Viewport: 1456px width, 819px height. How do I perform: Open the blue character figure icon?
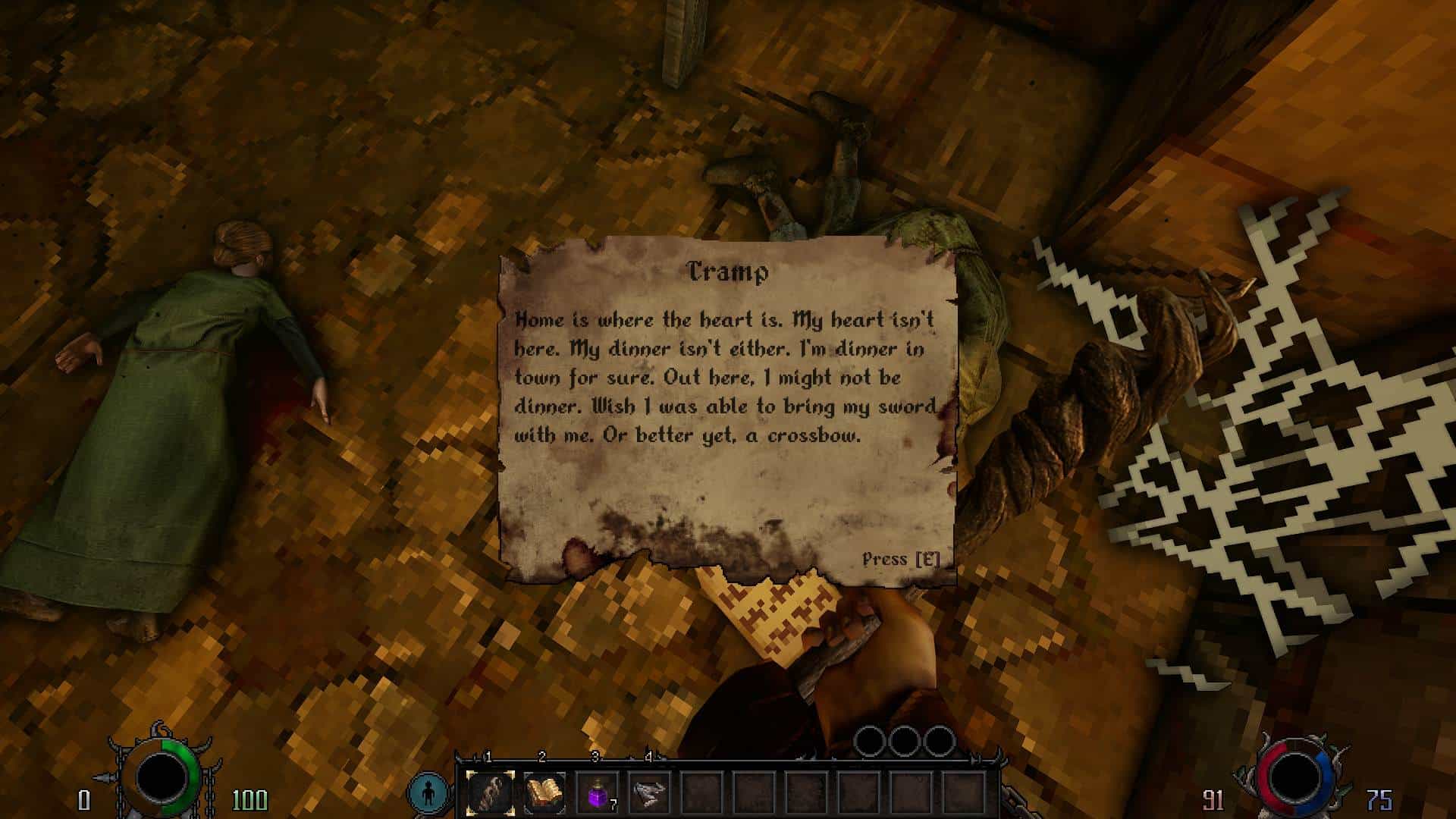428,792
